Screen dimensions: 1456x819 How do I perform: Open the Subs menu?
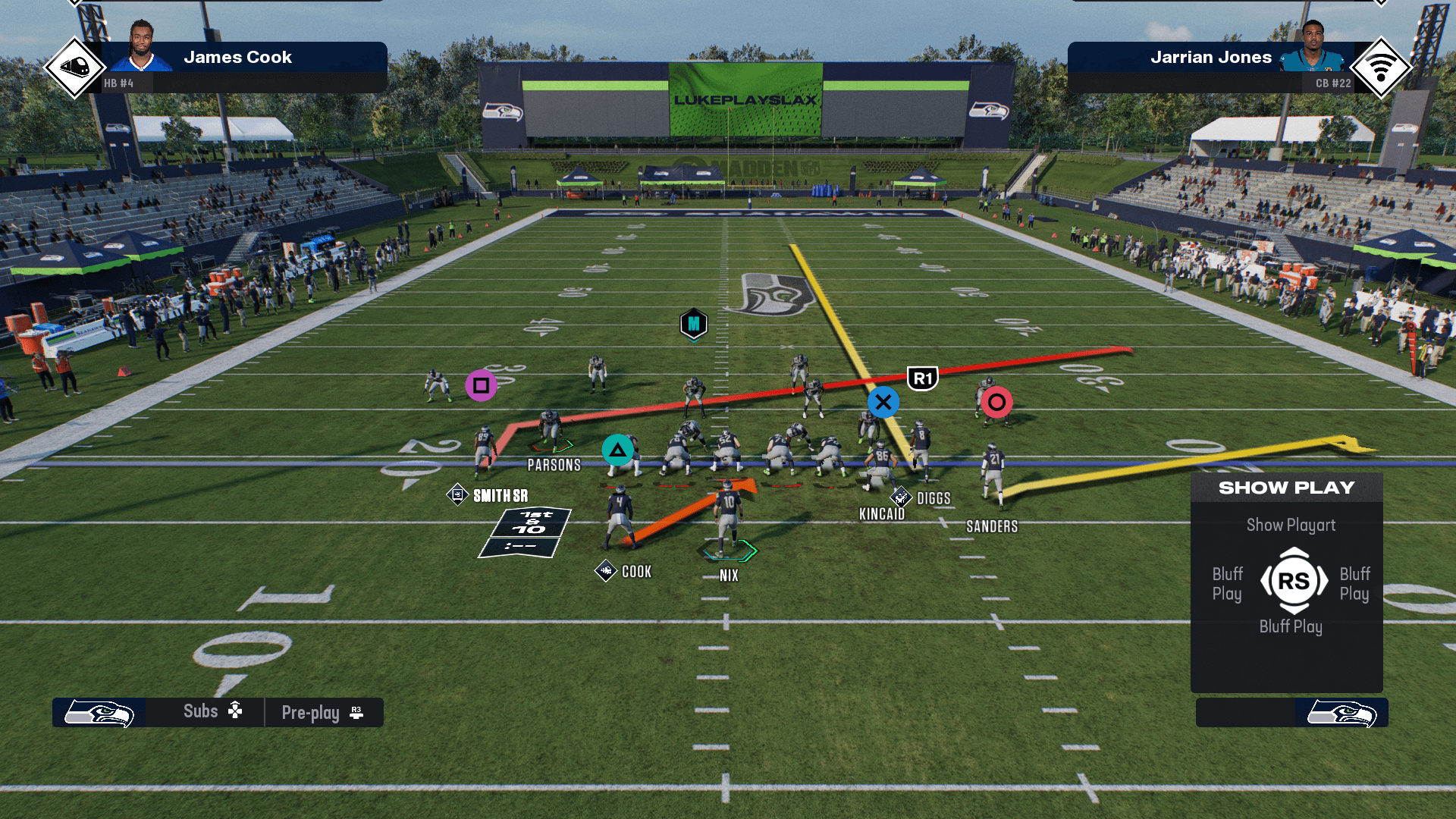click(212, 711)
